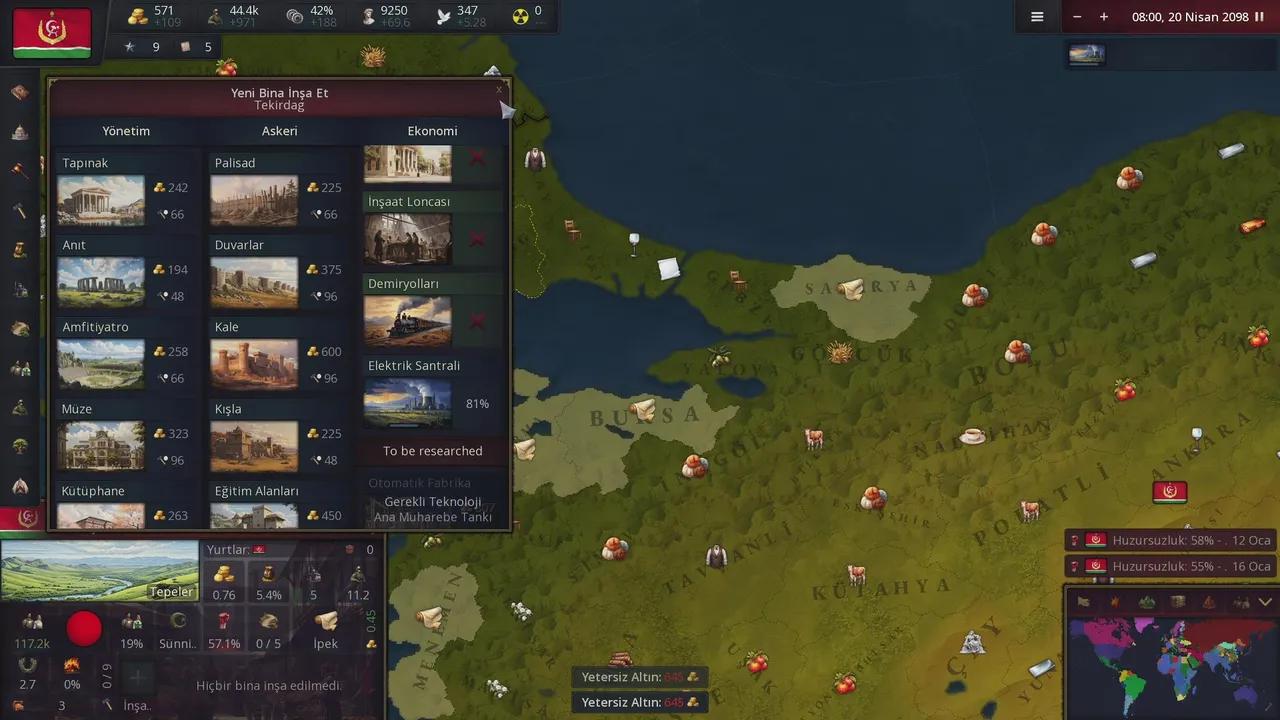Choose the Palisad military building
This screenshot has width=1280, height=720.
tap(254, 200)
